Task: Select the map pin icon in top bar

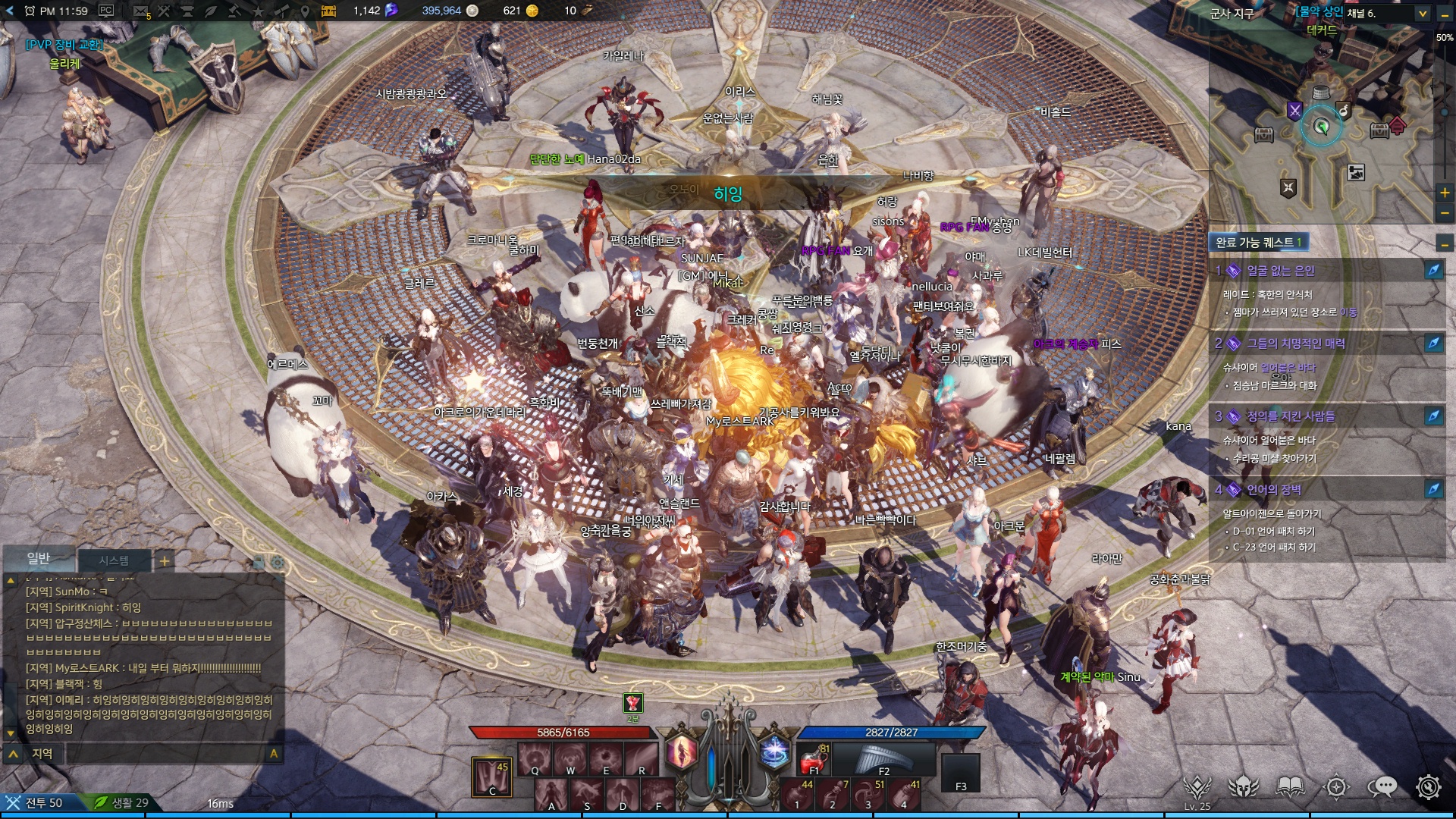Action: coord(305,11)
